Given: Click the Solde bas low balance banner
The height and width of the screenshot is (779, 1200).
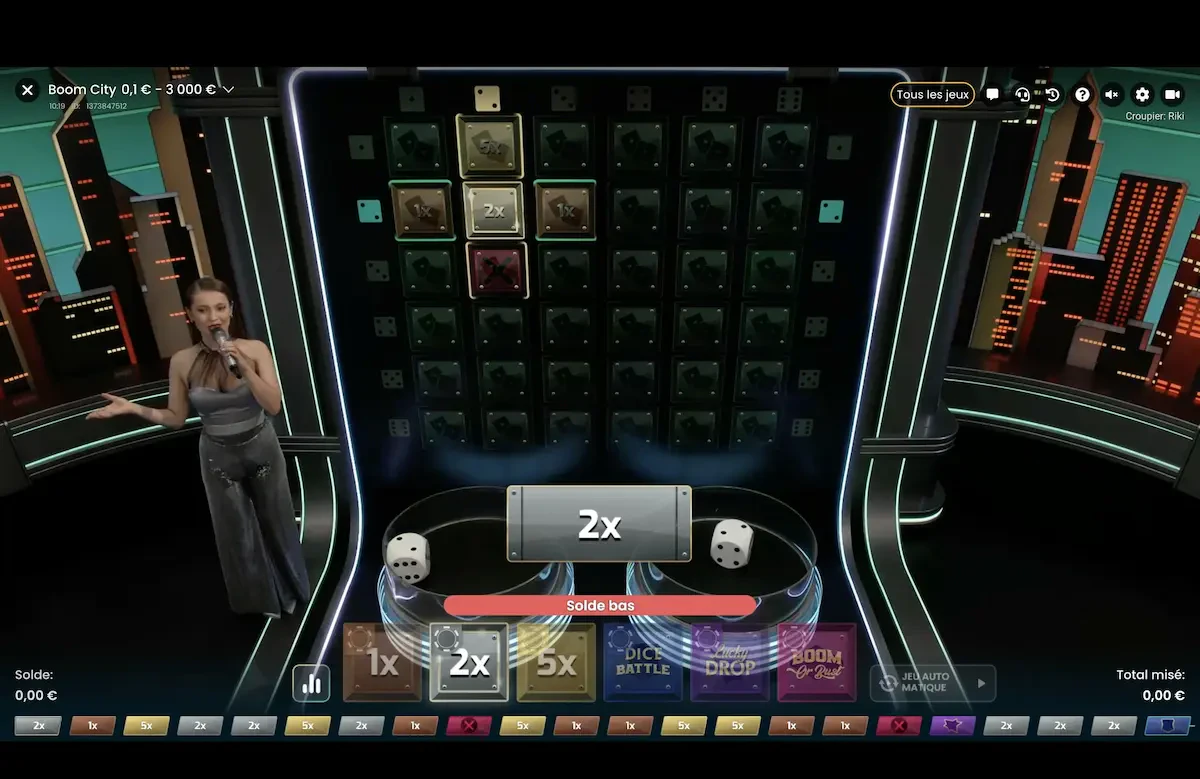Looking at the screenshot, I should tap(600, 606).
